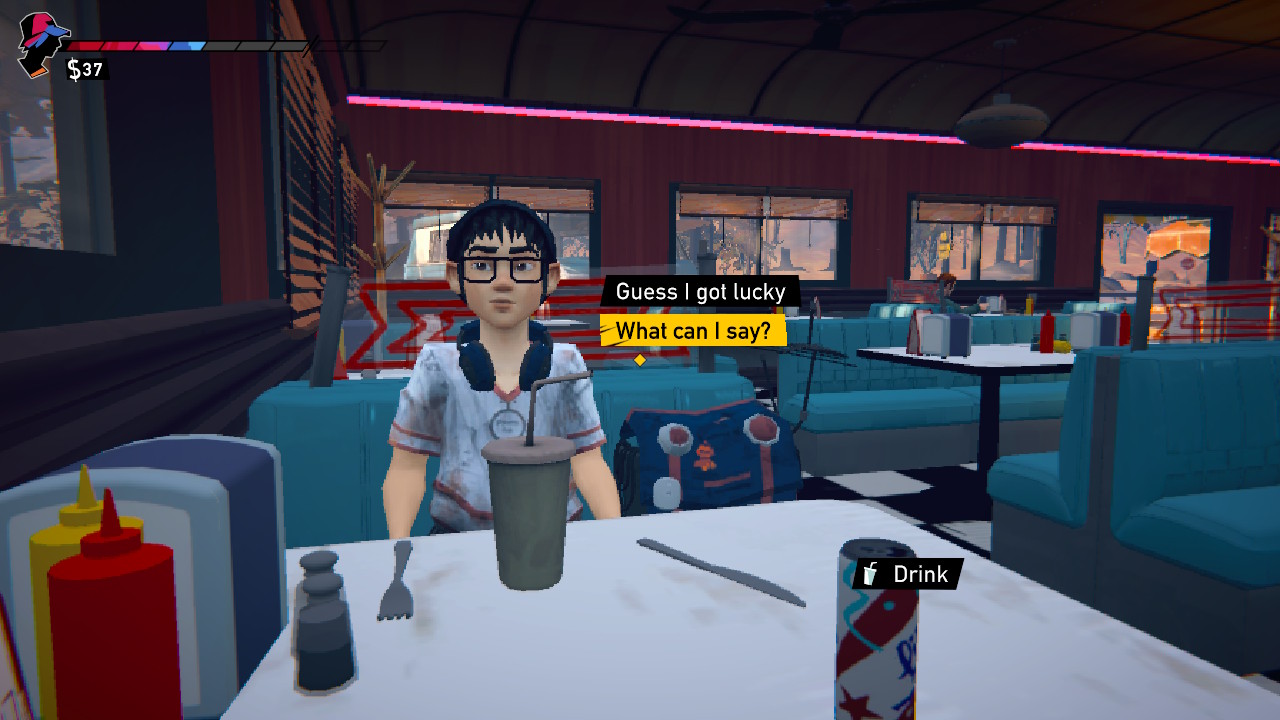Use the Drink prompt on the soda can
1280x720 pixels.
(907, 574)
